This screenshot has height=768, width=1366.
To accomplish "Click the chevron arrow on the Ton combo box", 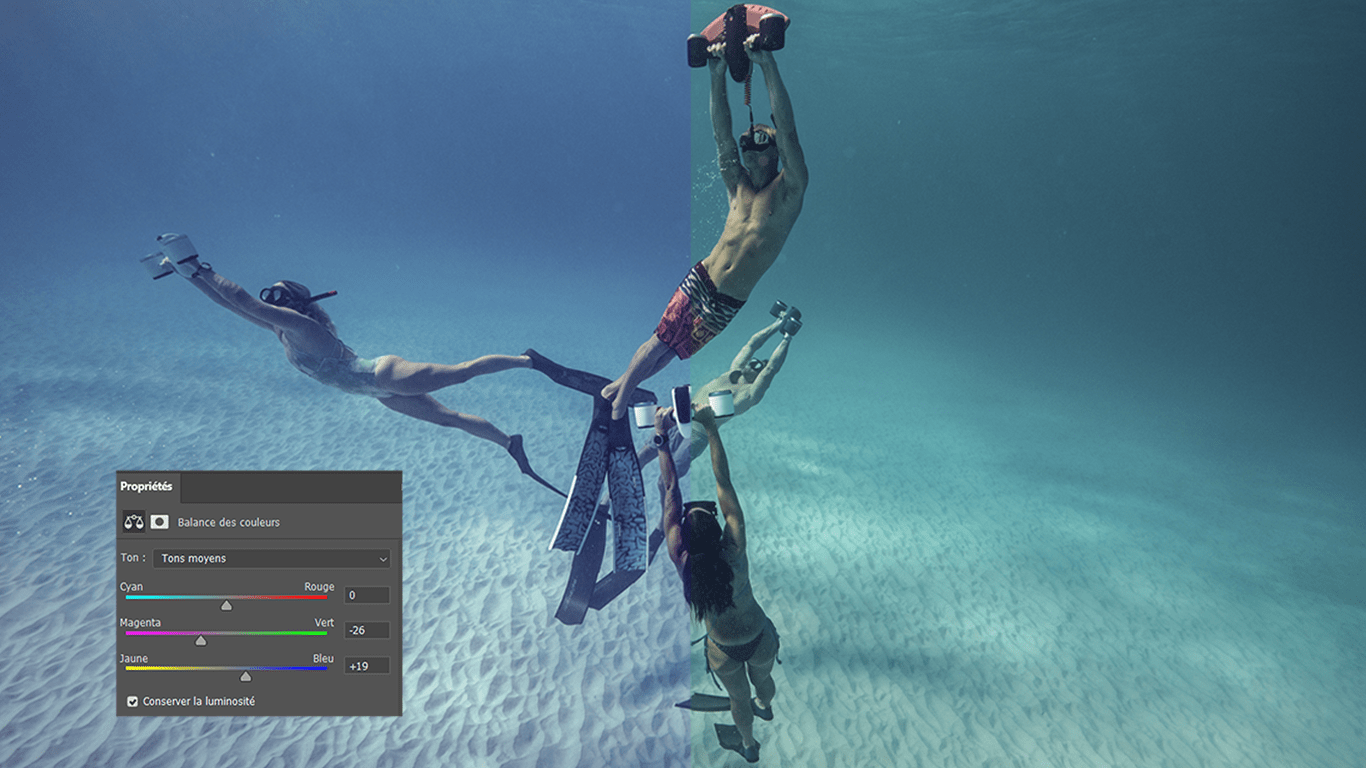I will [382, 558].
